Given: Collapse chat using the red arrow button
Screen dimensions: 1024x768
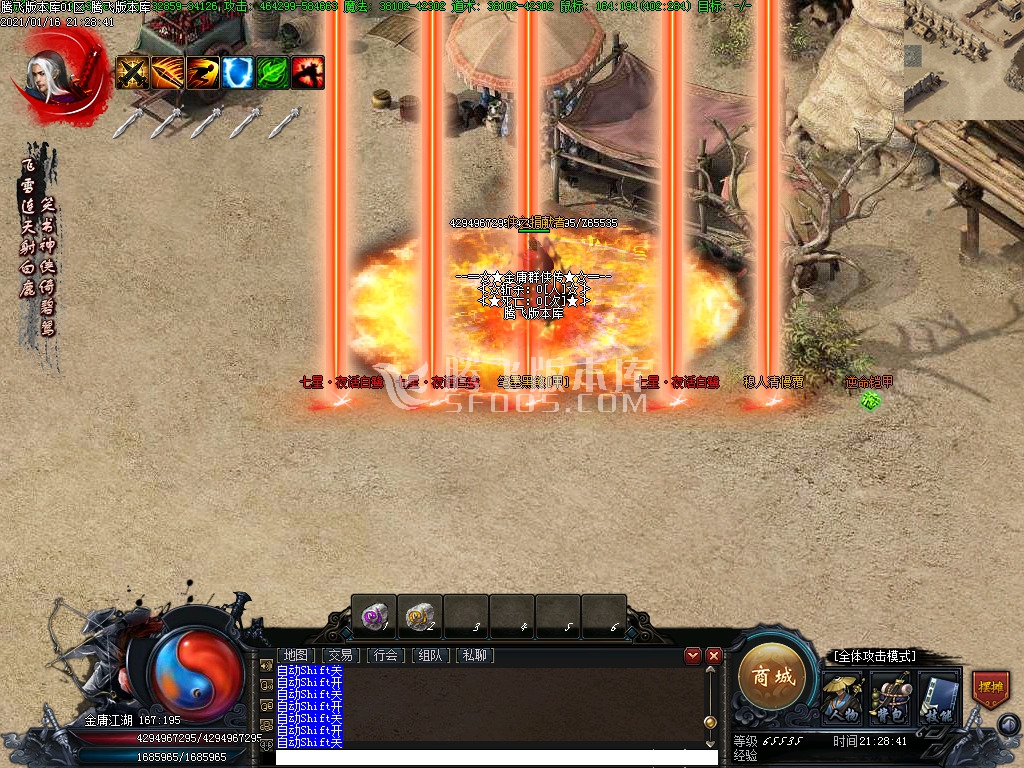Looking at the screenshot, I should click(x=693, y=656).
